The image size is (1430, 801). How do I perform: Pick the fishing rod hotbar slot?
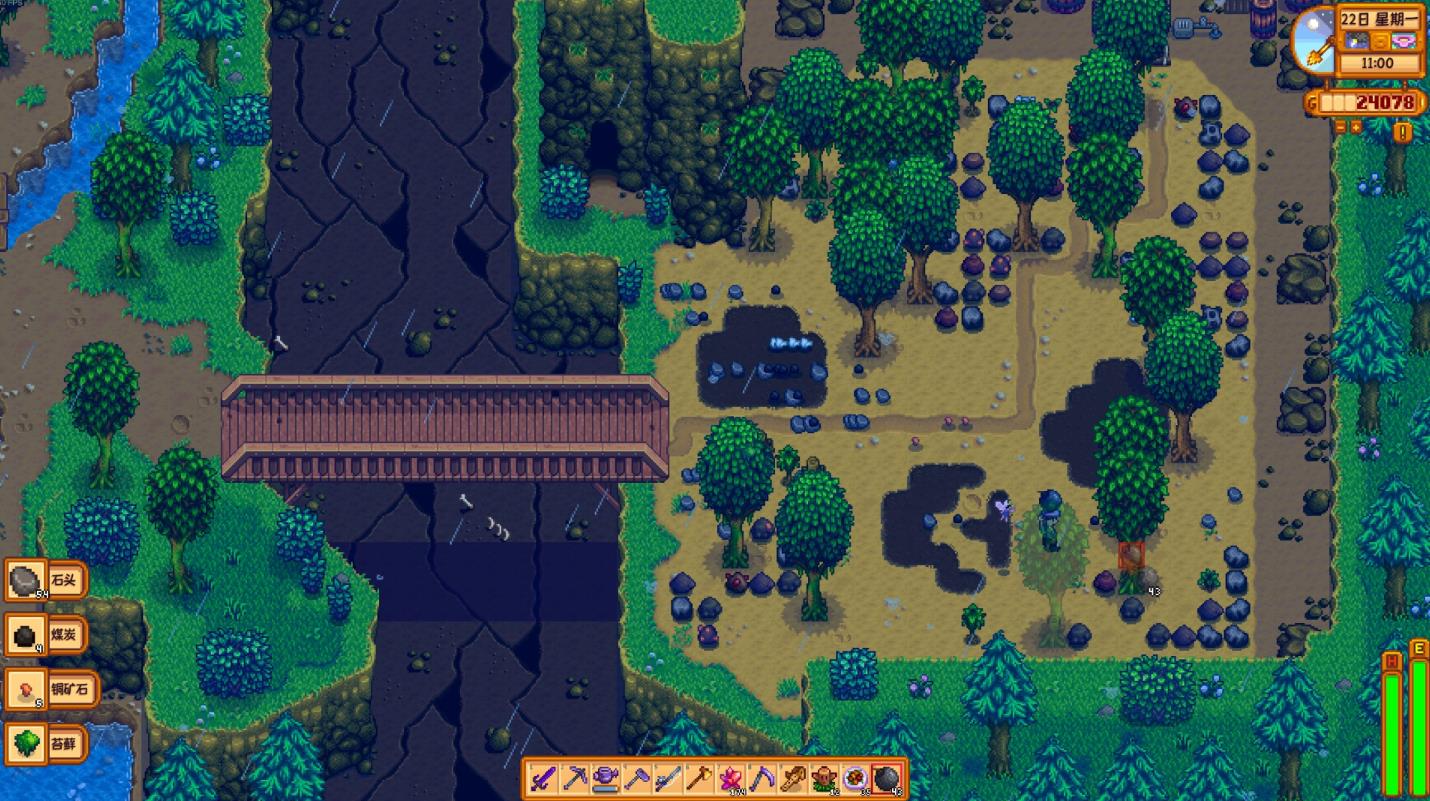click(668, 778)
